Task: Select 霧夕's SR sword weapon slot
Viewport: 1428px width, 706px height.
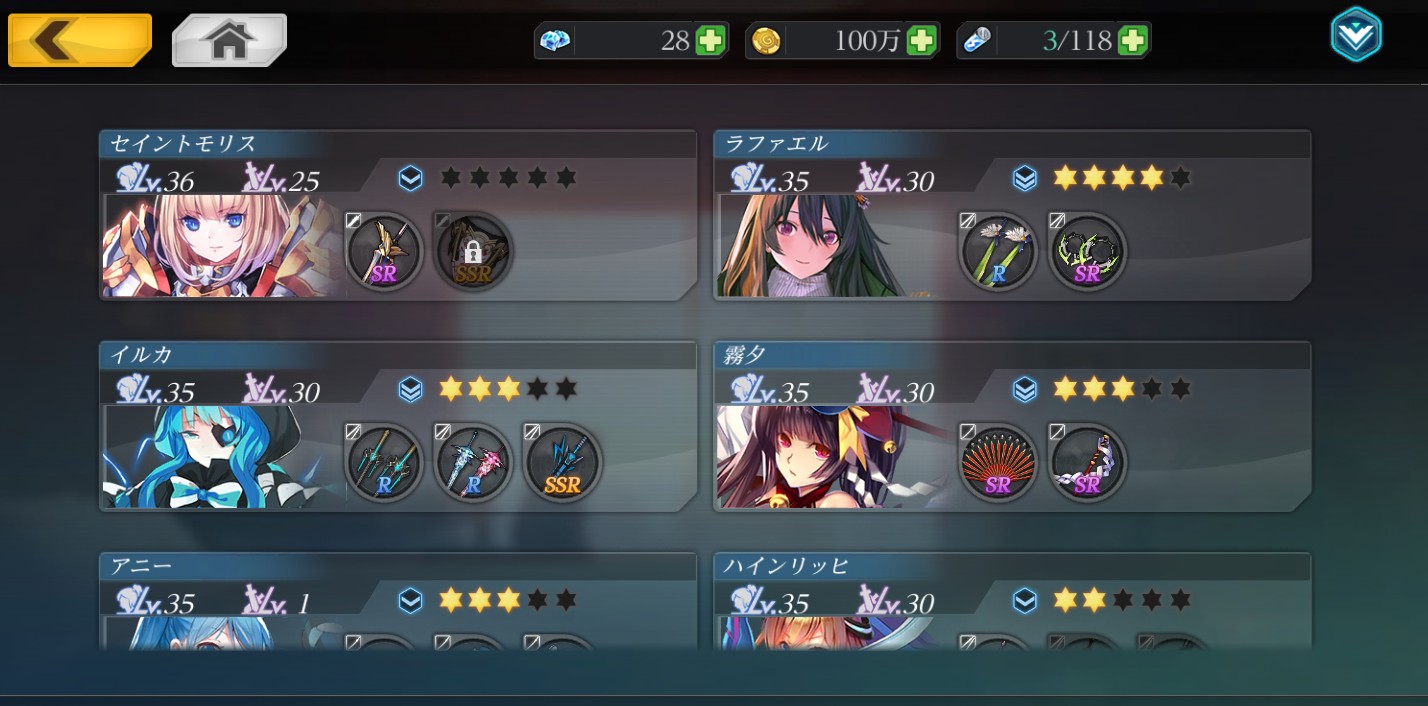Action: tap(1088, 462)
